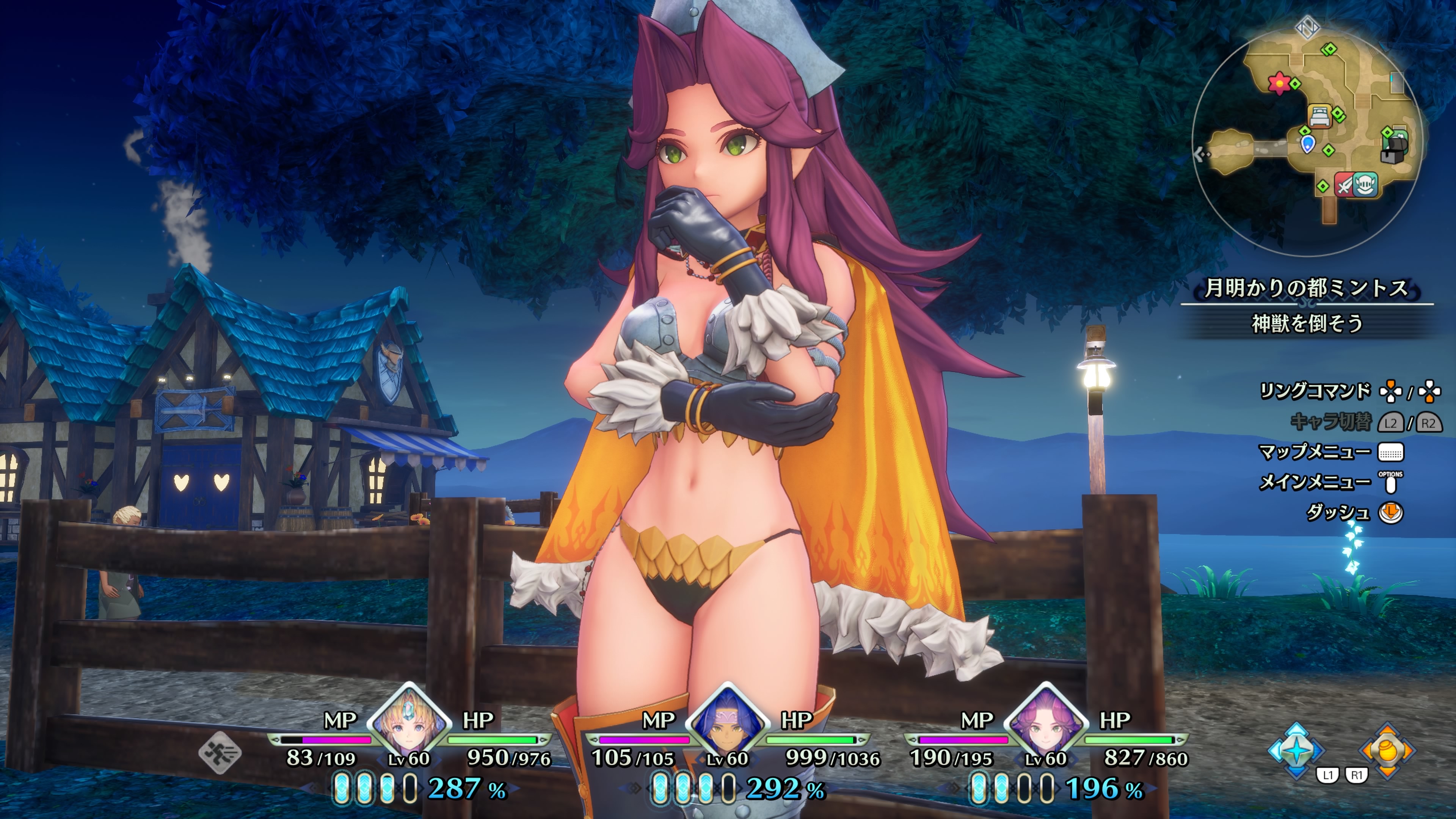The image size is (1456, 819).
Task: Click the gray diamond dash-lines icon
Action: coord(220,753)
